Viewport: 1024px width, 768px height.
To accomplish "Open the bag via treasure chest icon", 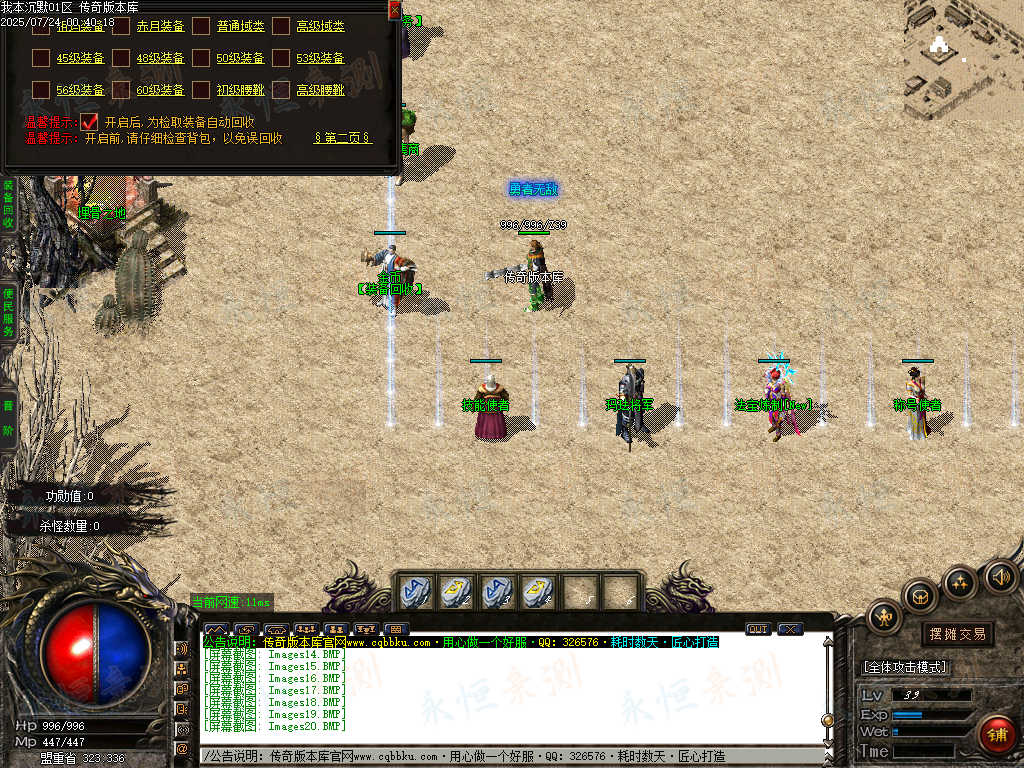I will 920,597.
